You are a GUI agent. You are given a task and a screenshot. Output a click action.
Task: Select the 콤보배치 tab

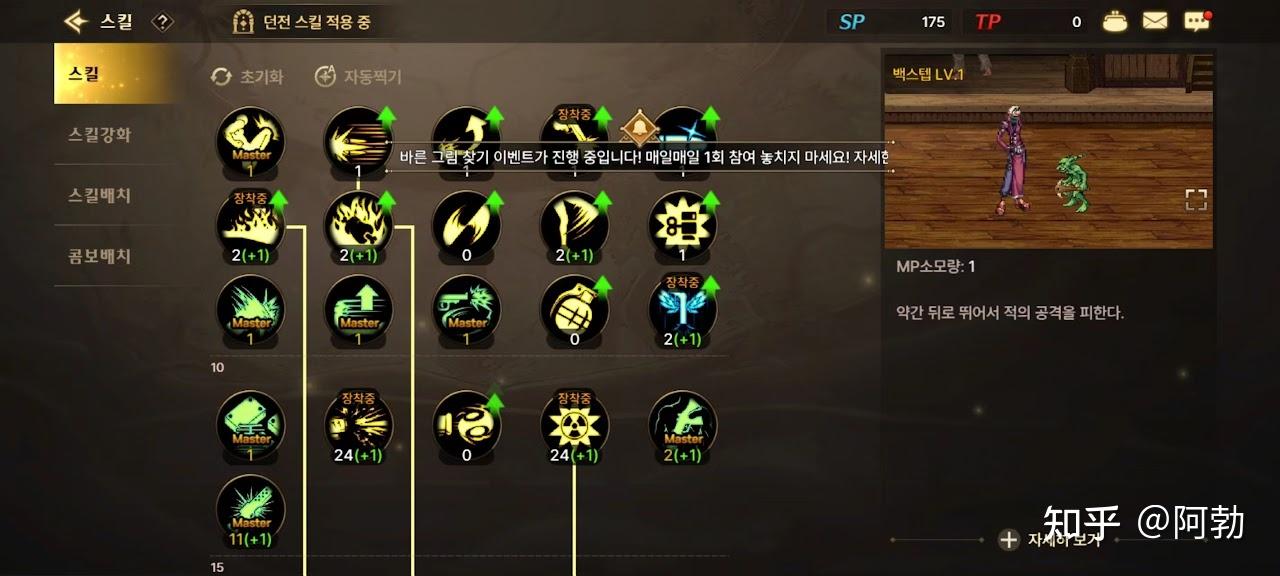coord(99,255)
